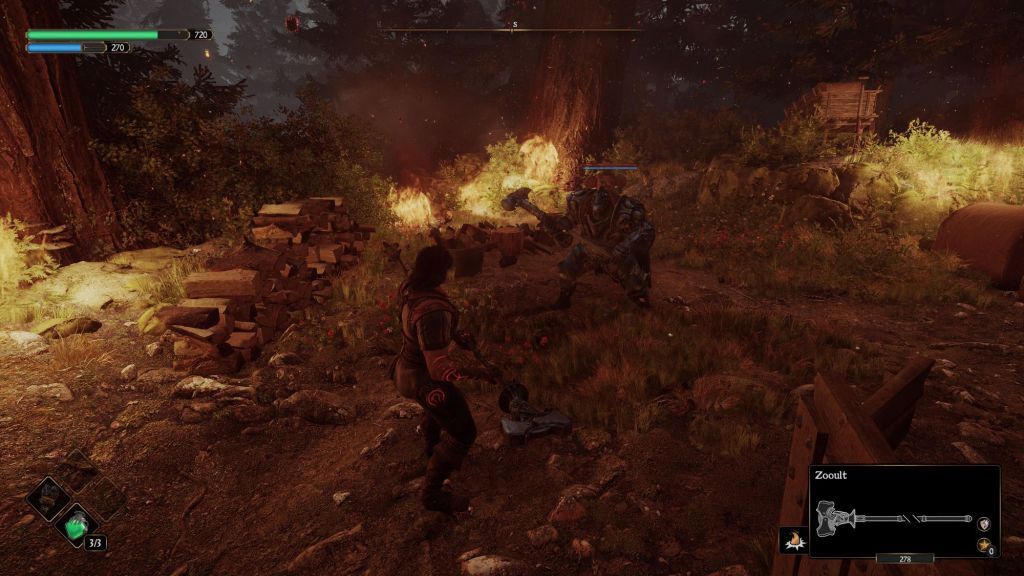Select the green healing potion slot
The width and height of the screenshot is (1024, 576).
click(77, 525)
